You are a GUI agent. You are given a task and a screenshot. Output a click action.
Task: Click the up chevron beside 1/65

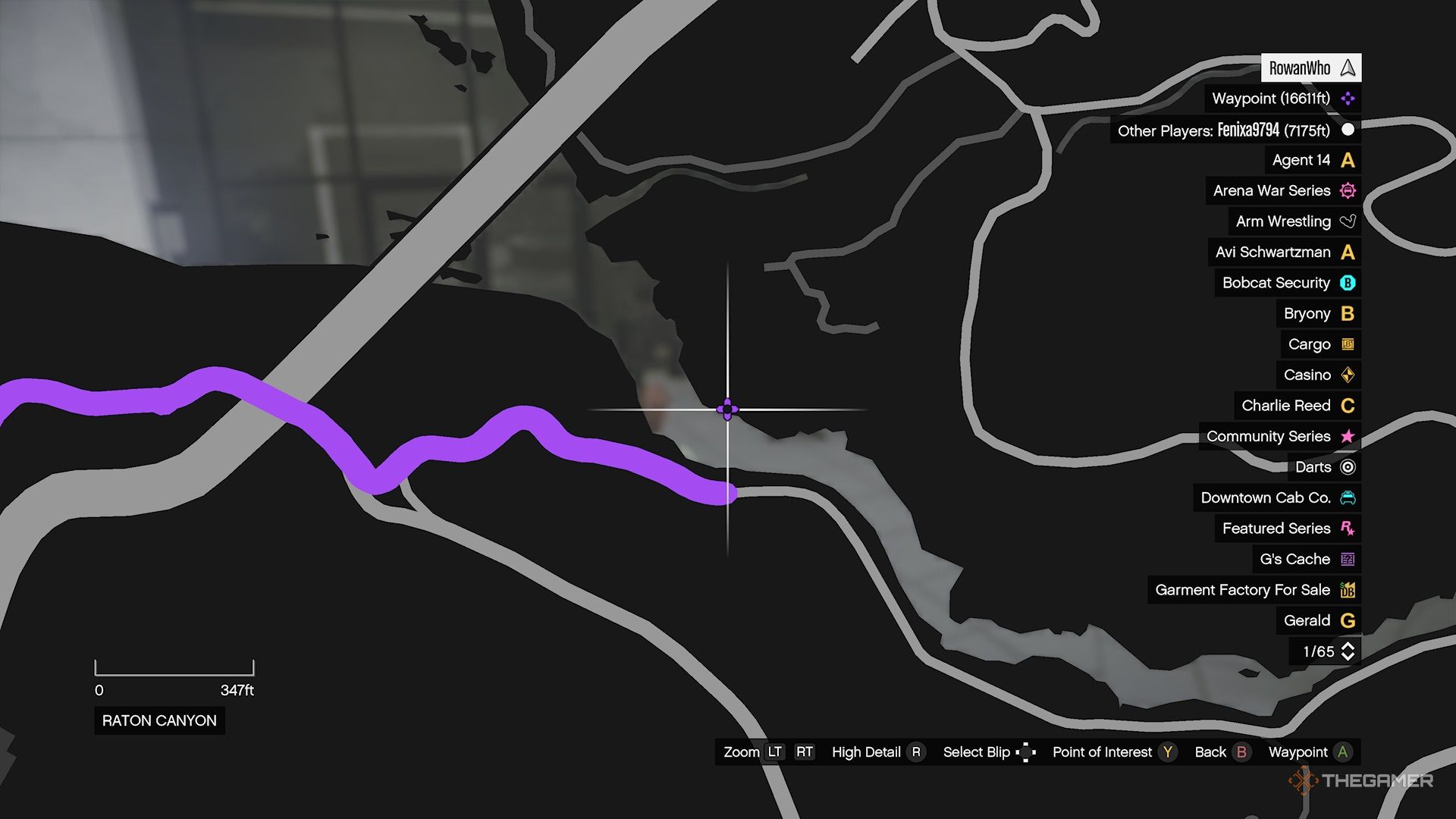point(1347,646)
